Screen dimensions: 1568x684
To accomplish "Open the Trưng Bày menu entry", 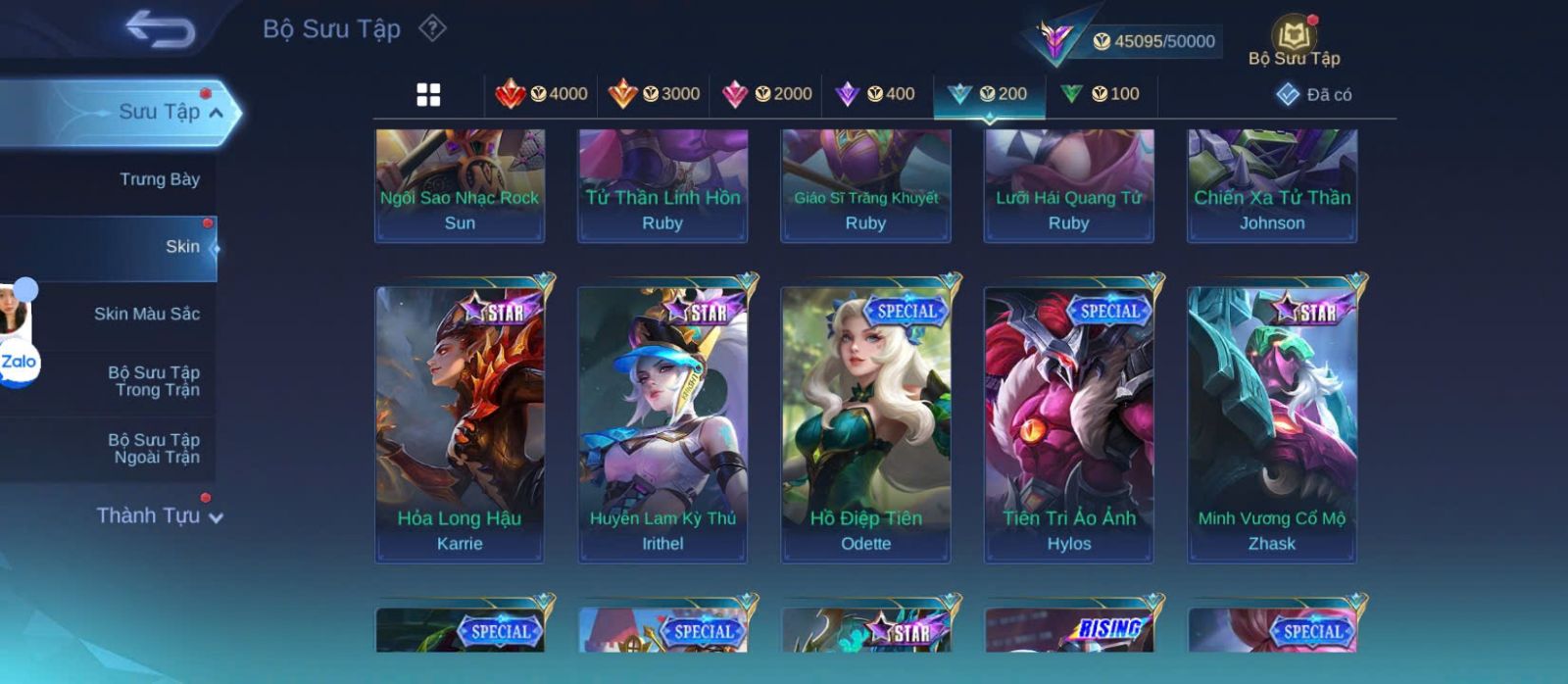I will [x=159, y=179].
